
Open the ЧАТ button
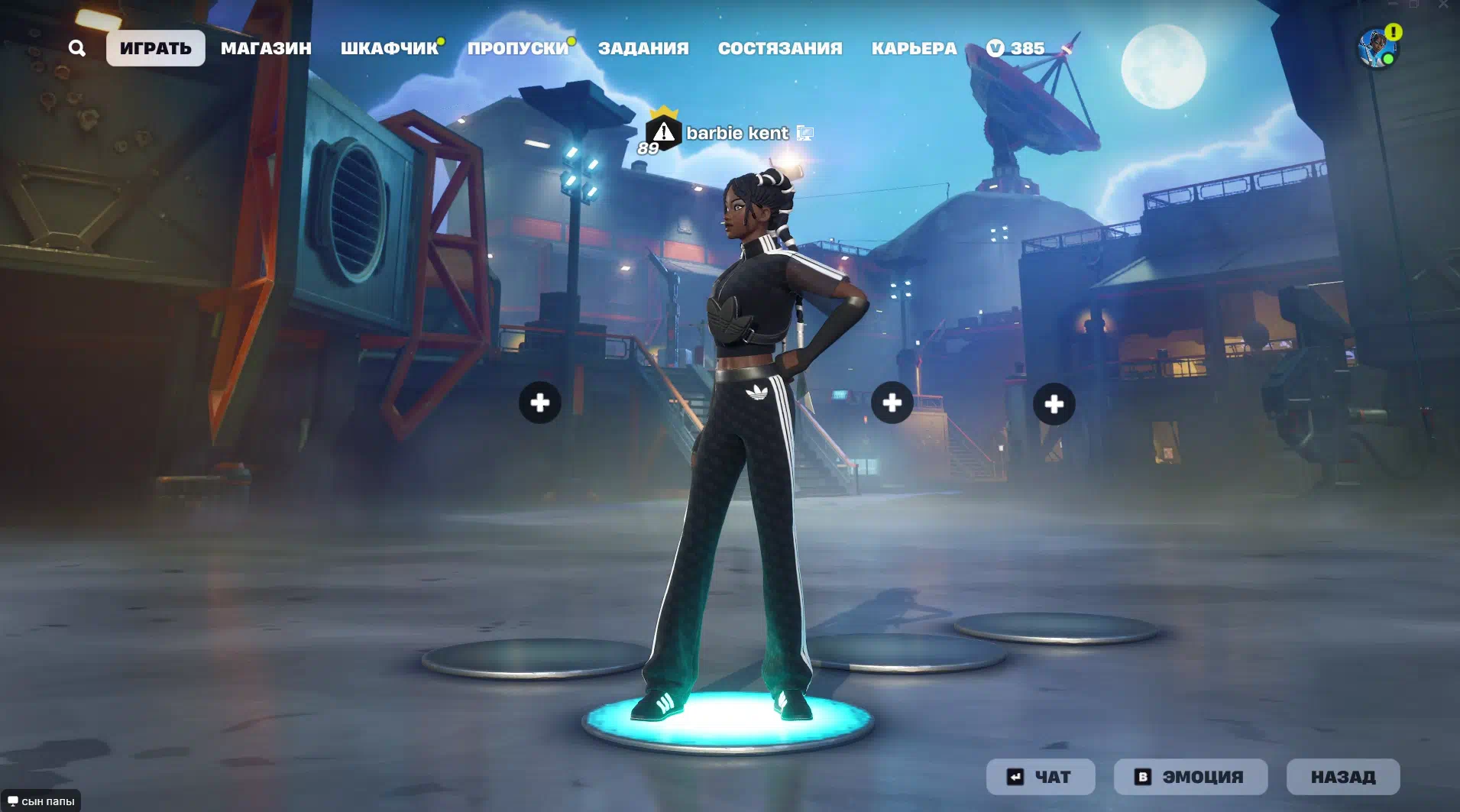[1040, 777]
